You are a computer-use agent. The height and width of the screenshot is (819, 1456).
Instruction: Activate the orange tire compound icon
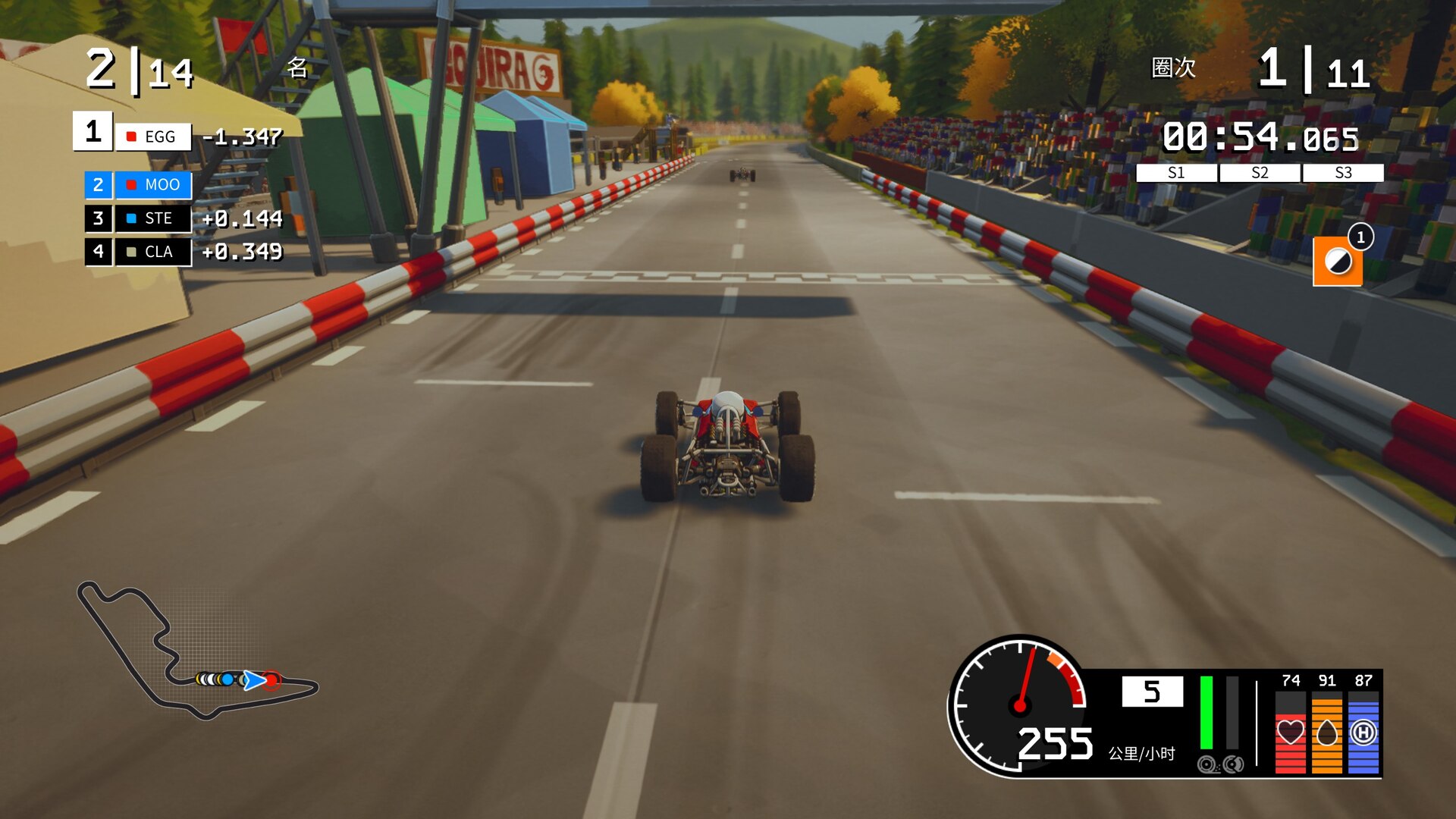coord(1337,262)
